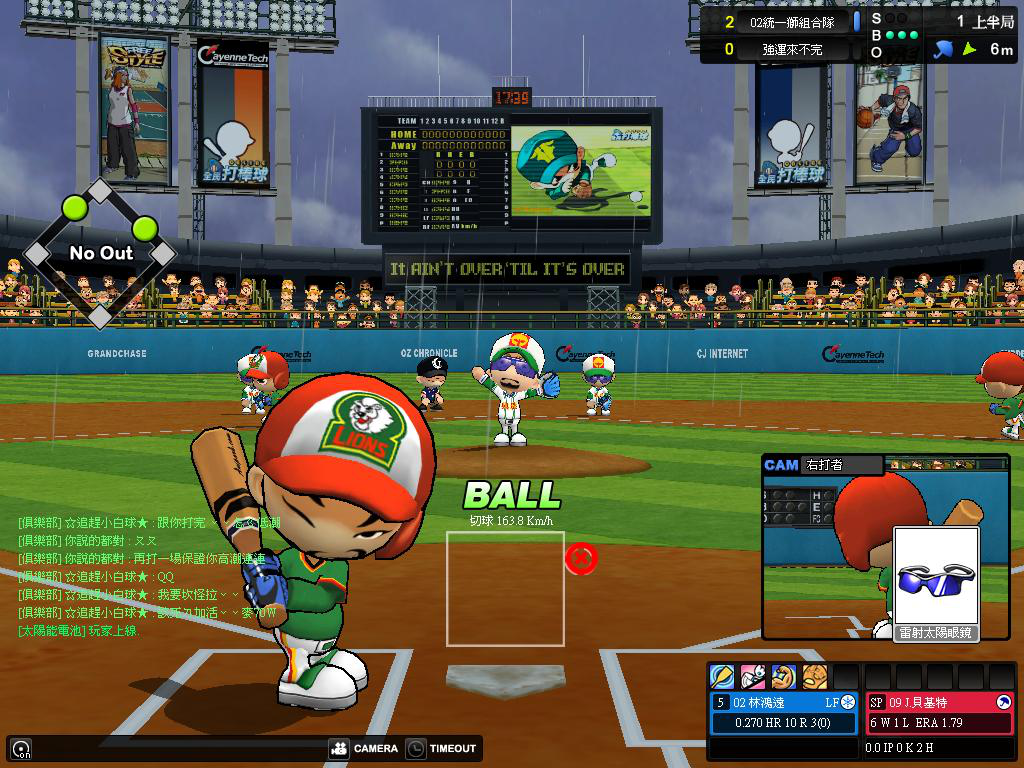The height and width of the screenshot is (768, 1024).
Task: Call a TIMEOUT
Action: pos(442,748)
